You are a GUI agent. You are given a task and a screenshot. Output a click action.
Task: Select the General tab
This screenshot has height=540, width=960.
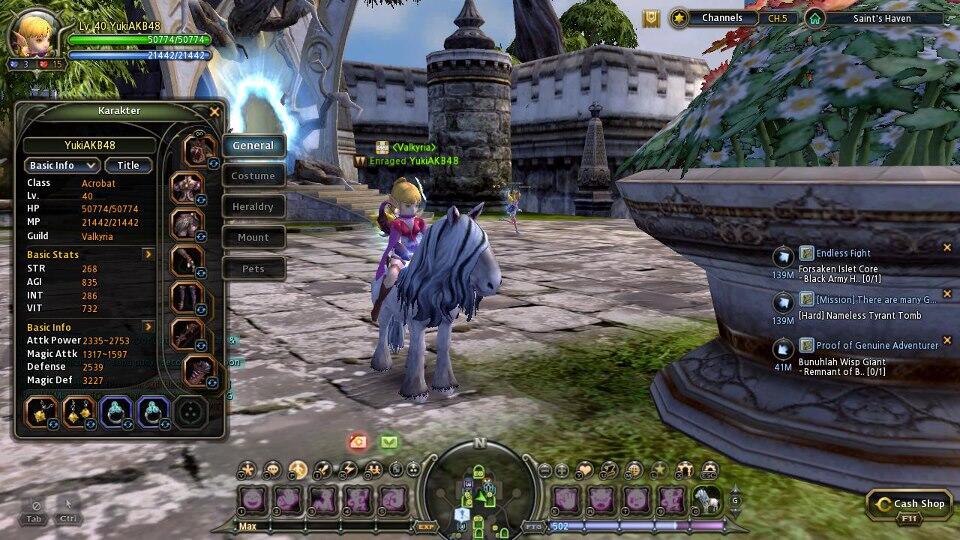point(253,146)
